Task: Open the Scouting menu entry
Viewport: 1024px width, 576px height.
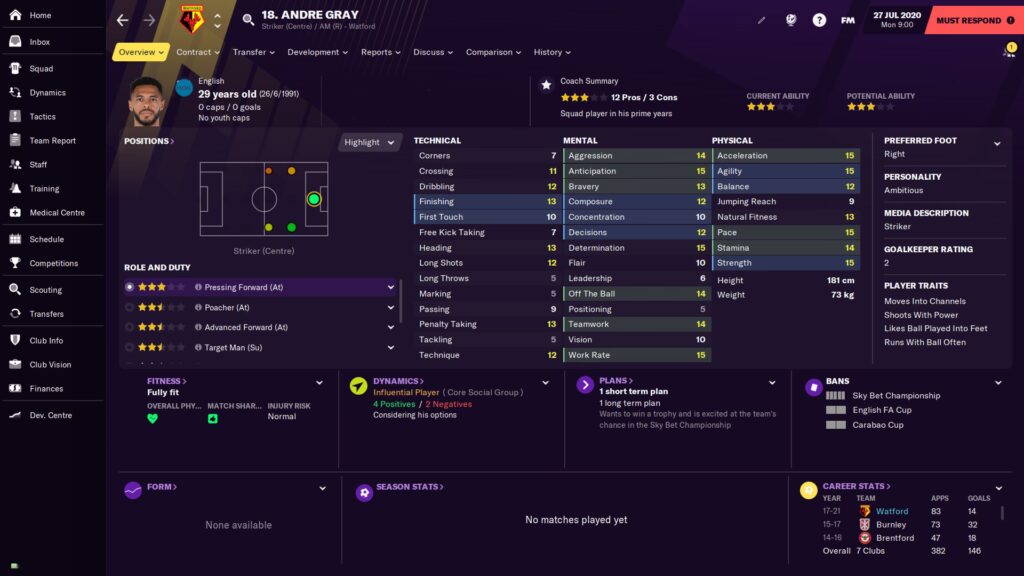Action: tap(45, 290)
